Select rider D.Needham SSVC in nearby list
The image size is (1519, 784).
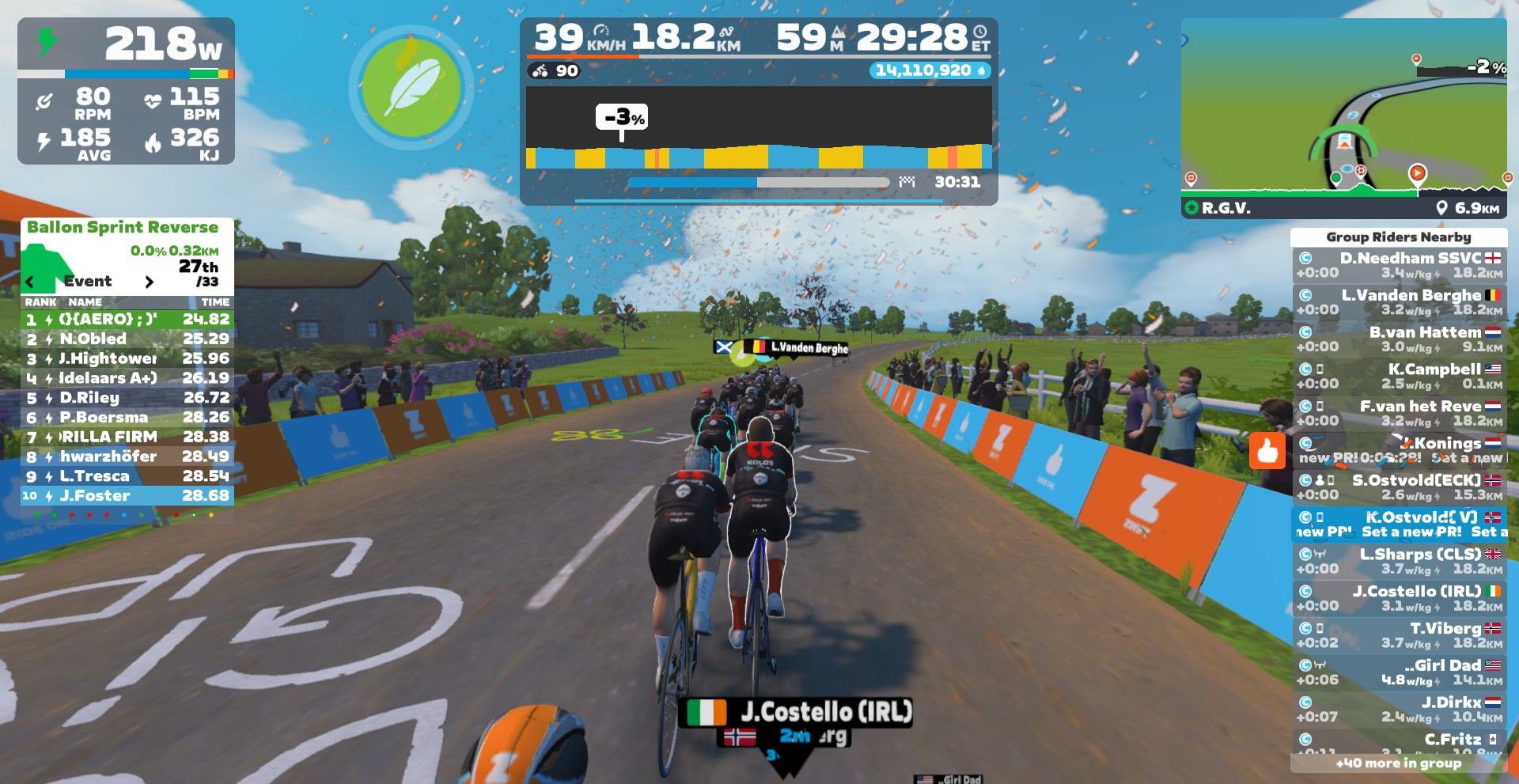pyautogui.click(x=1399, y=265)
